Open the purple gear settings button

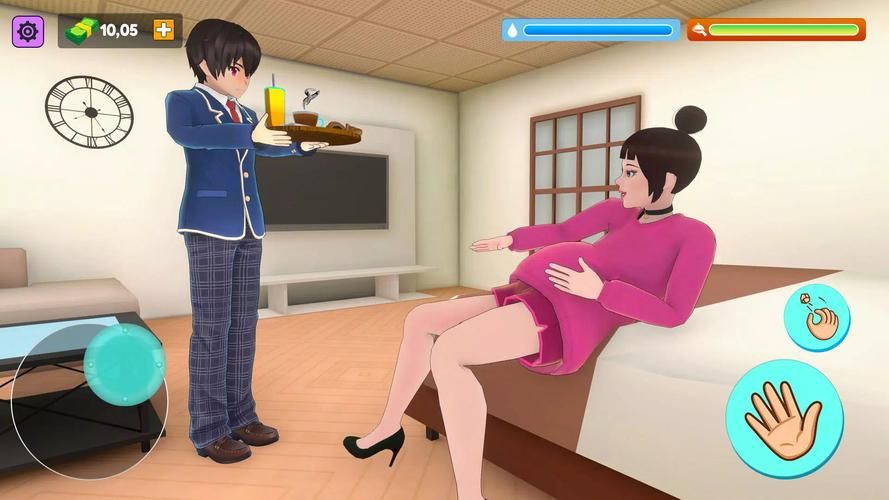click(28, 31)
